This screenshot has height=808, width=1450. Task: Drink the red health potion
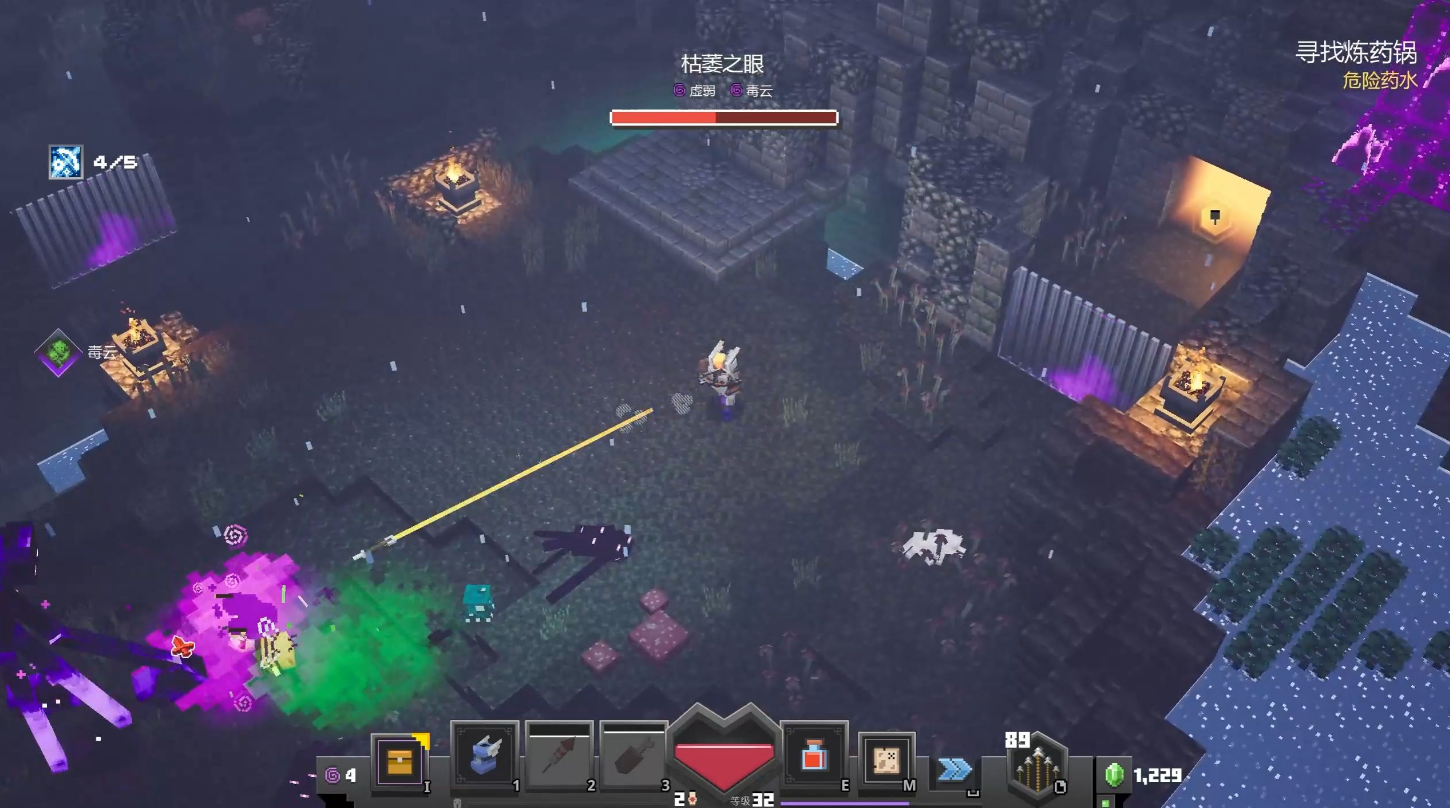point(813,757)
